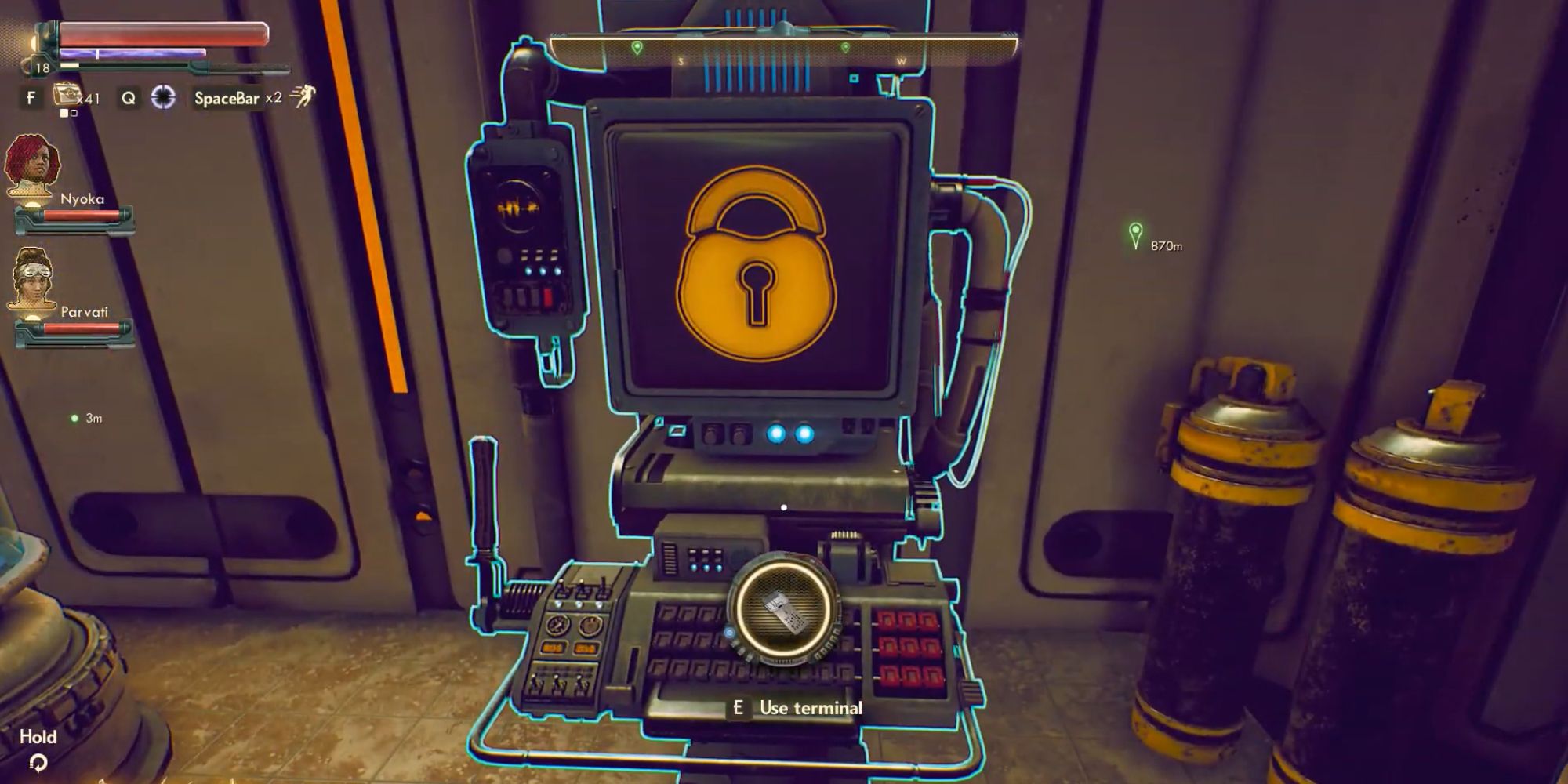Click the companion ability targeting reticle icon
Image resolution: width=1568 pixels, height=784 pixels.
[x=162, y=97]
